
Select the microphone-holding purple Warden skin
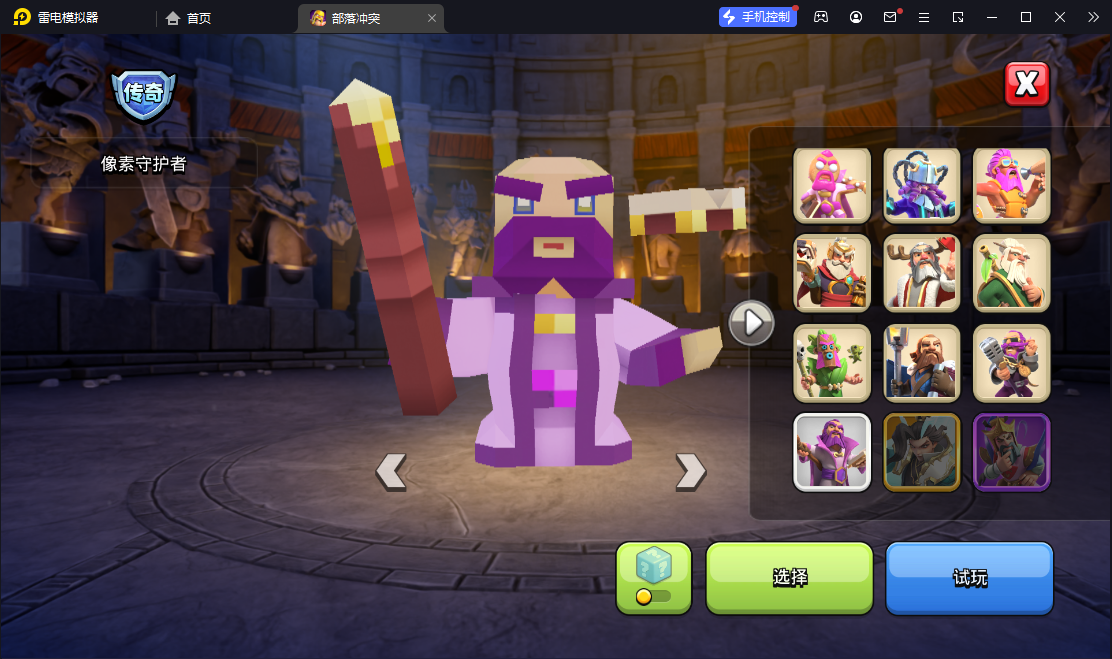coord(1011,362)
